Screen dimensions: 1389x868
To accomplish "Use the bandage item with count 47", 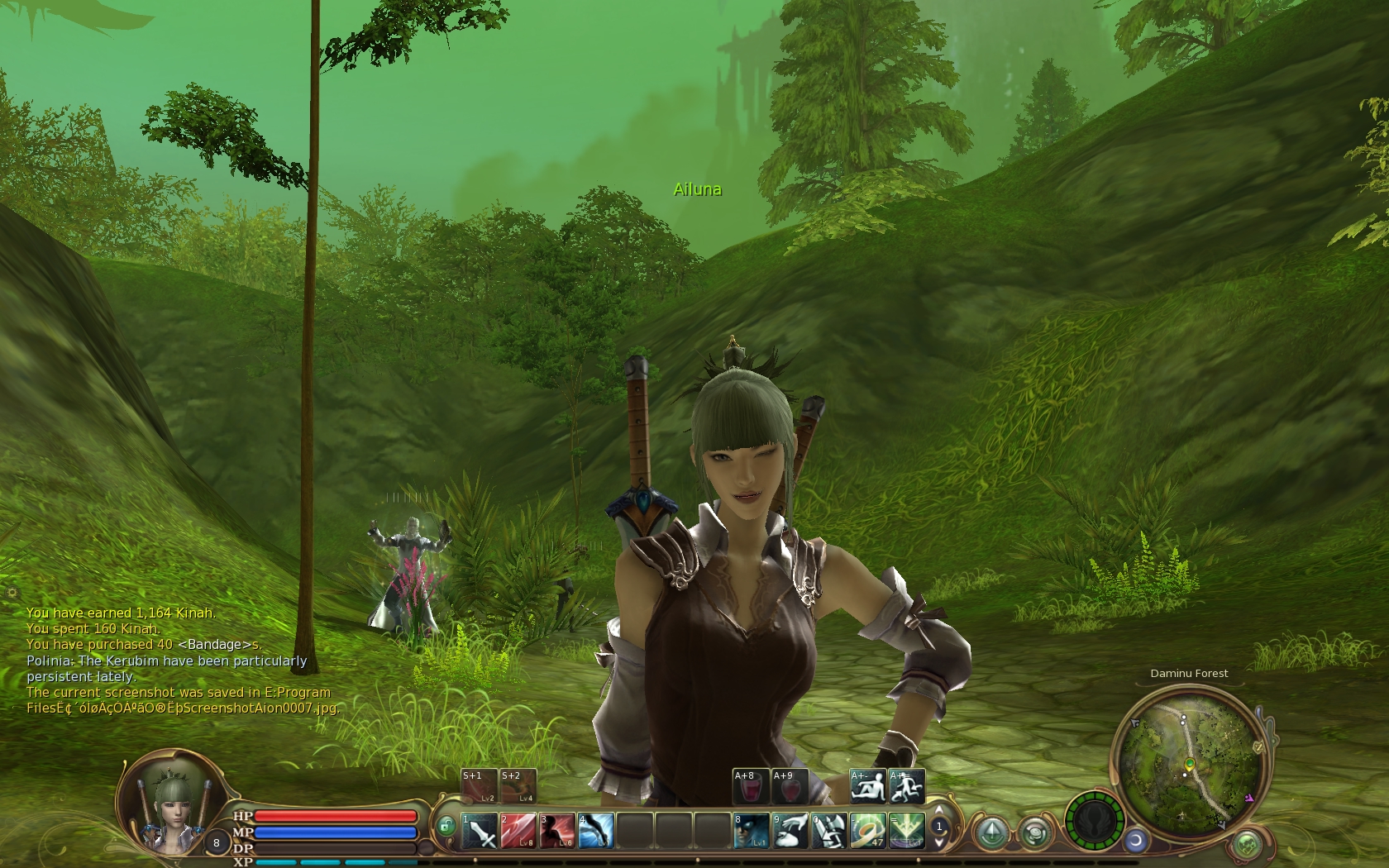I will [867, 831].
